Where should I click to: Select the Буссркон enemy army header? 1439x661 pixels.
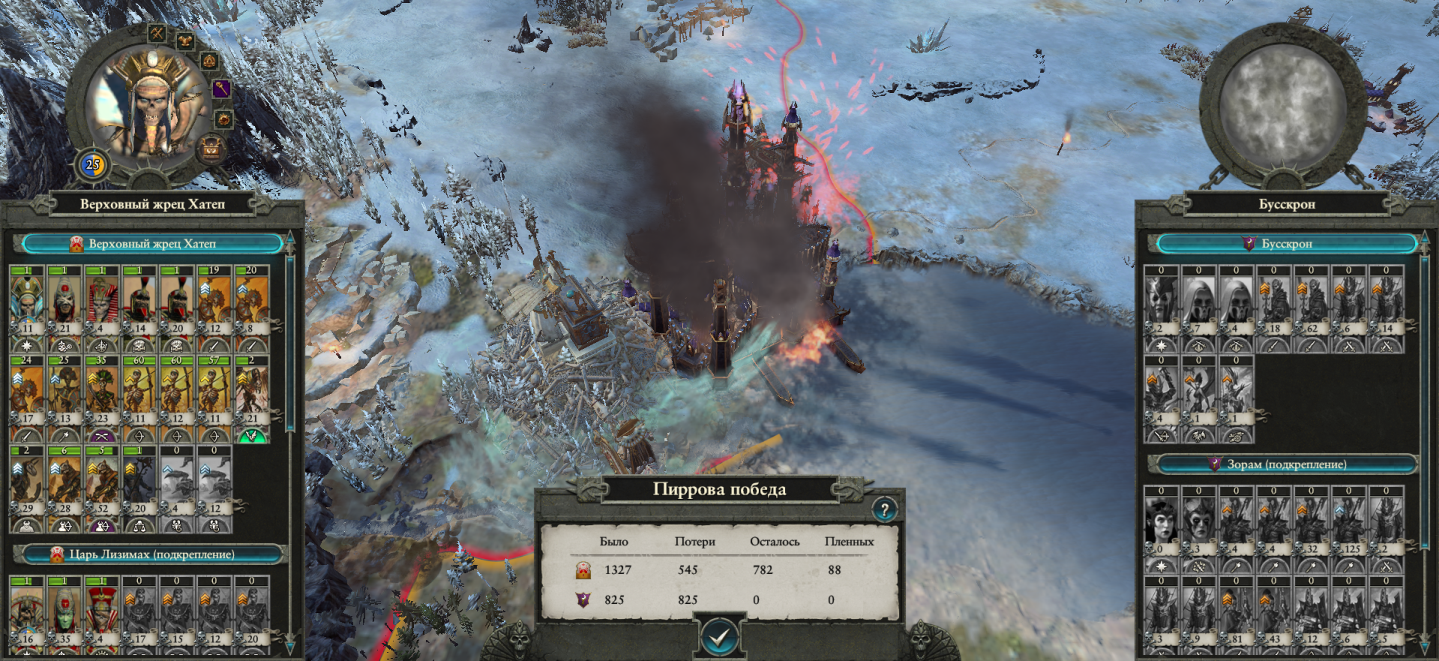[x=1288, y=243]
